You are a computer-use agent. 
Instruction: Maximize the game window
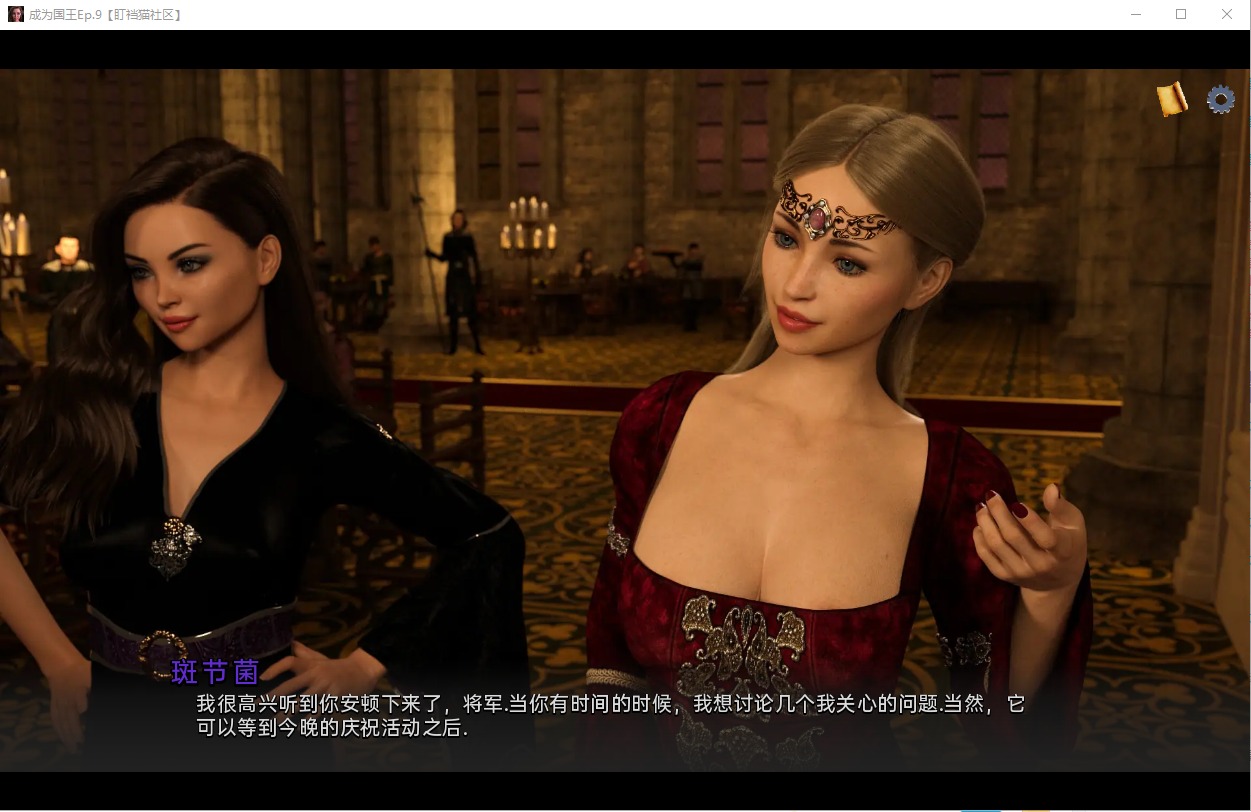pyautogui.click(x=1181, y=14)
